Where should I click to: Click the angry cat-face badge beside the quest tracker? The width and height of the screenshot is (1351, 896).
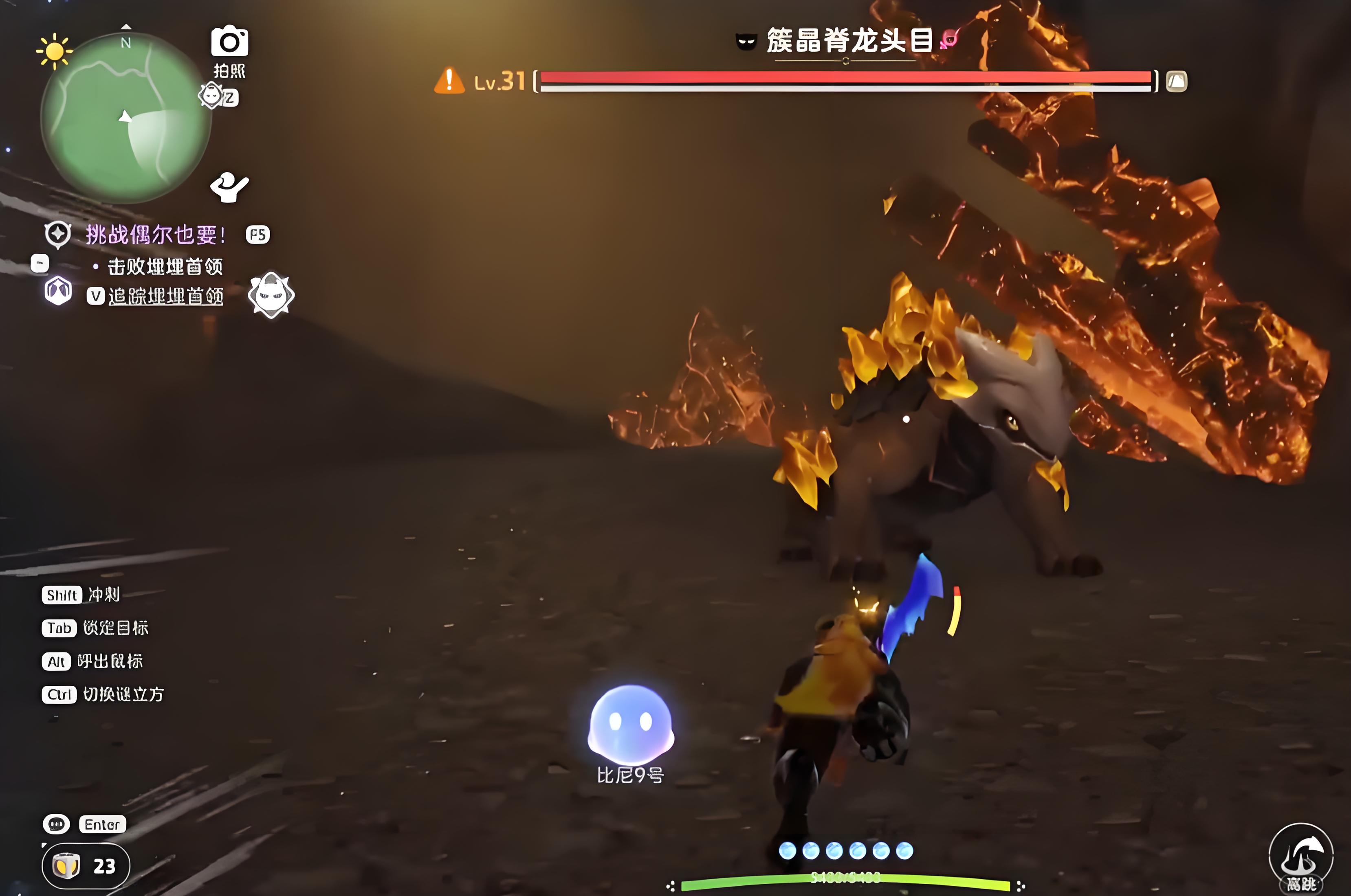click(271, 295)
